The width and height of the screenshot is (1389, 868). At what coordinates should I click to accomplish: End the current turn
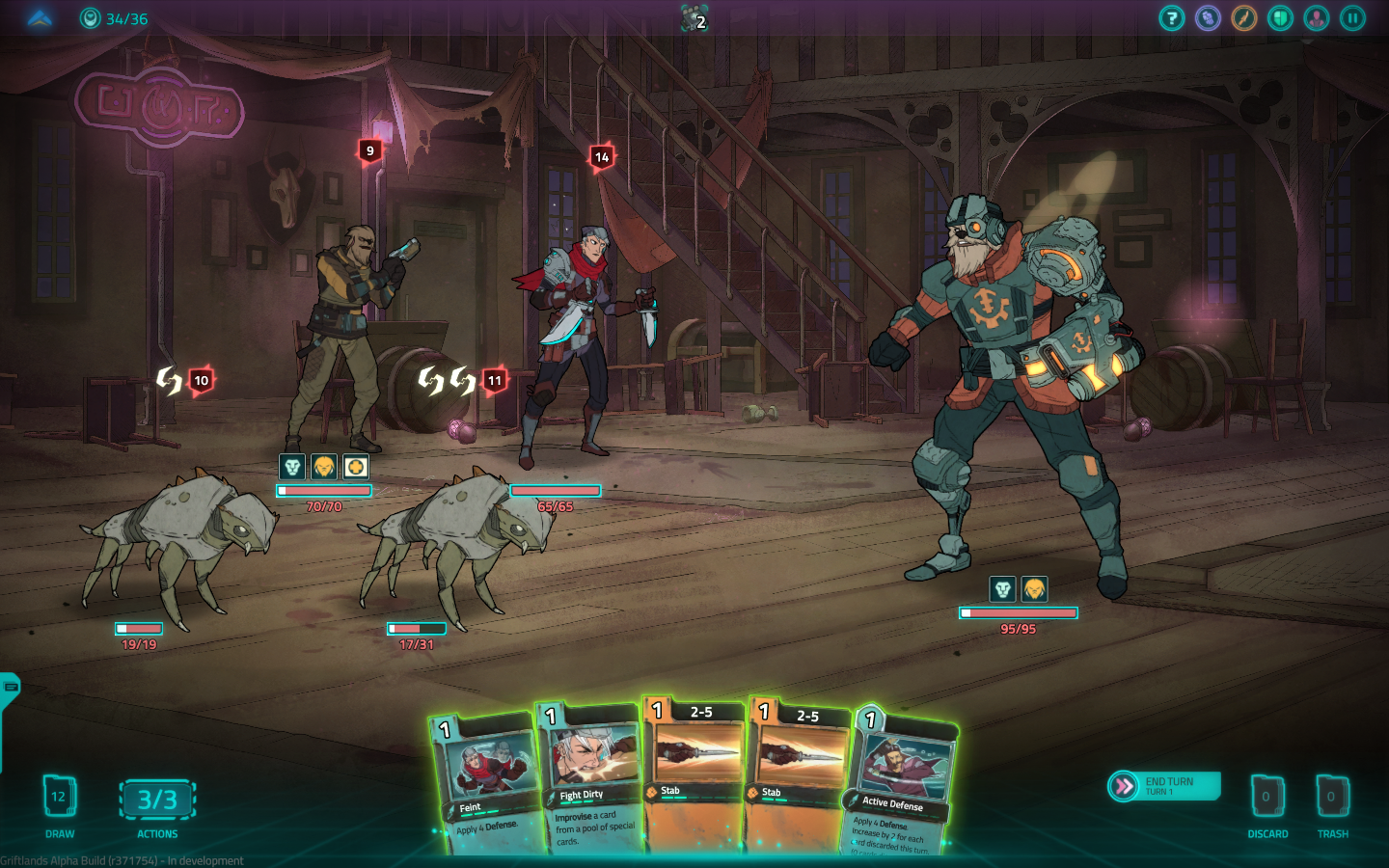point(1164,786)
